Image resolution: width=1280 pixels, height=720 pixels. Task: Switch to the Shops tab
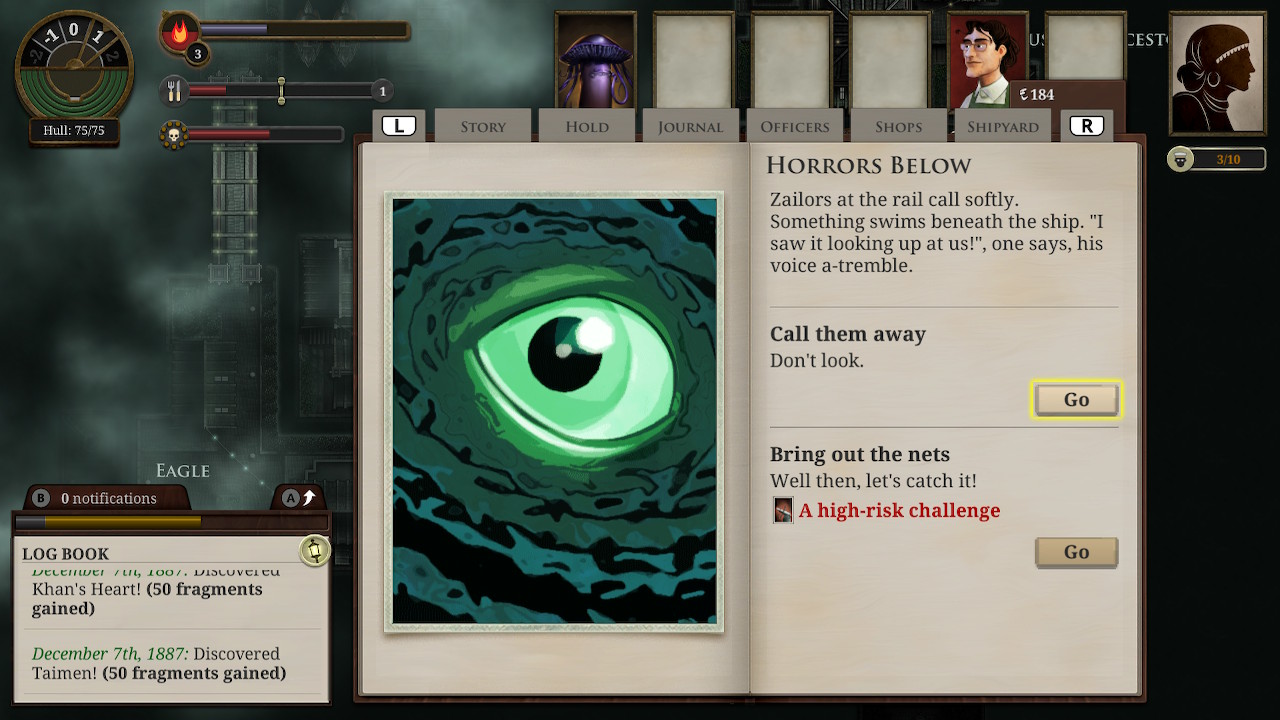pos(898,127)
